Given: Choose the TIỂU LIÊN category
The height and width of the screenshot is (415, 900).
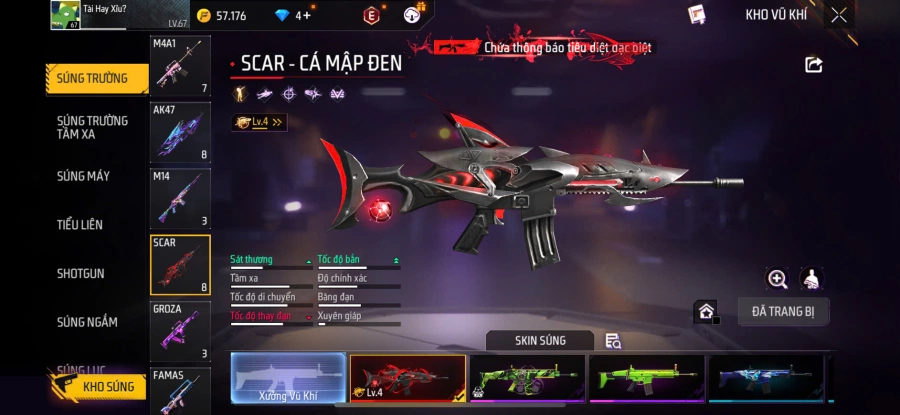Looking at the screenshot, I should click(80, 225).
